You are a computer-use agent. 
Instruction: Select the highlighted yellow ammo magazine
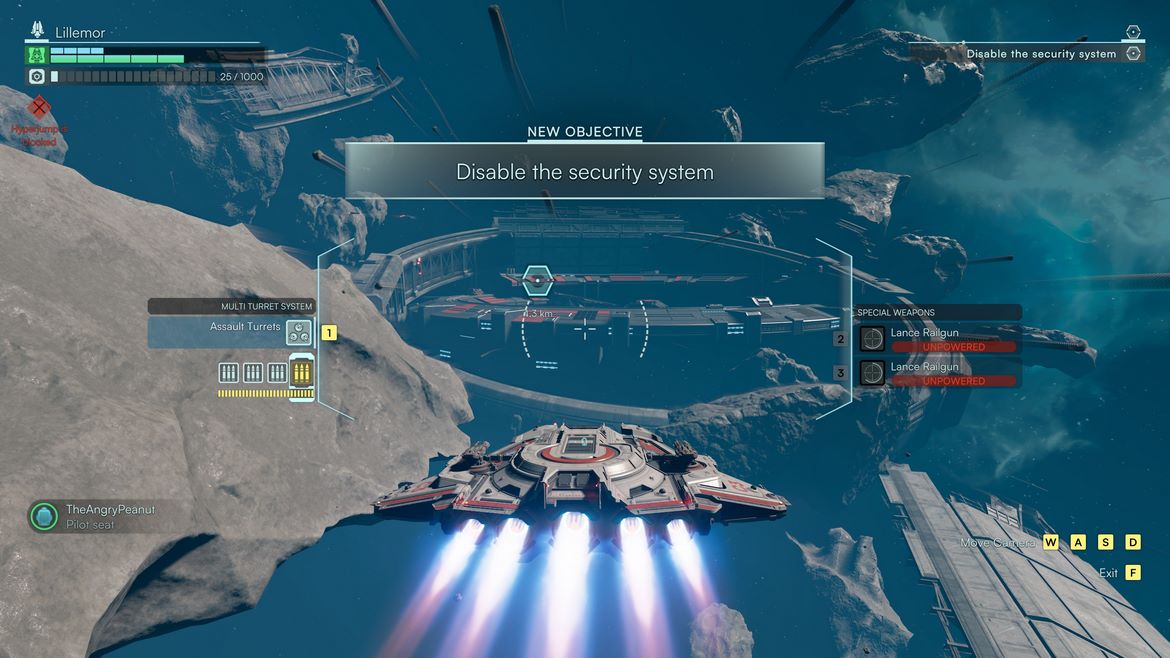[x=301, y=373]
